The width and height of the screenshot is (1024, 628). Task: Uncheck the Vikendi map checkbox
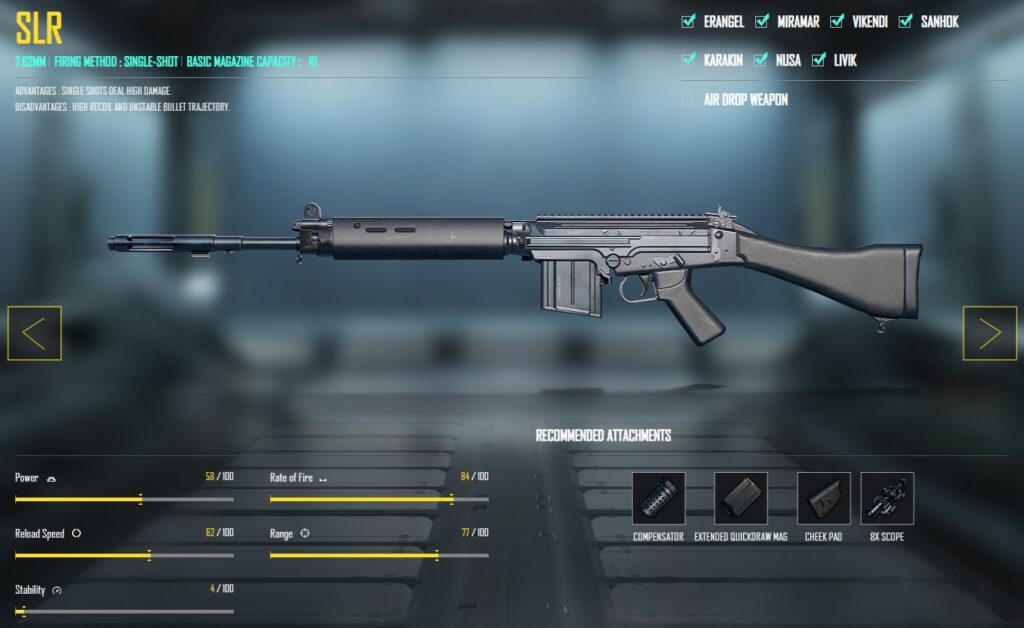(x=834, y=21)
